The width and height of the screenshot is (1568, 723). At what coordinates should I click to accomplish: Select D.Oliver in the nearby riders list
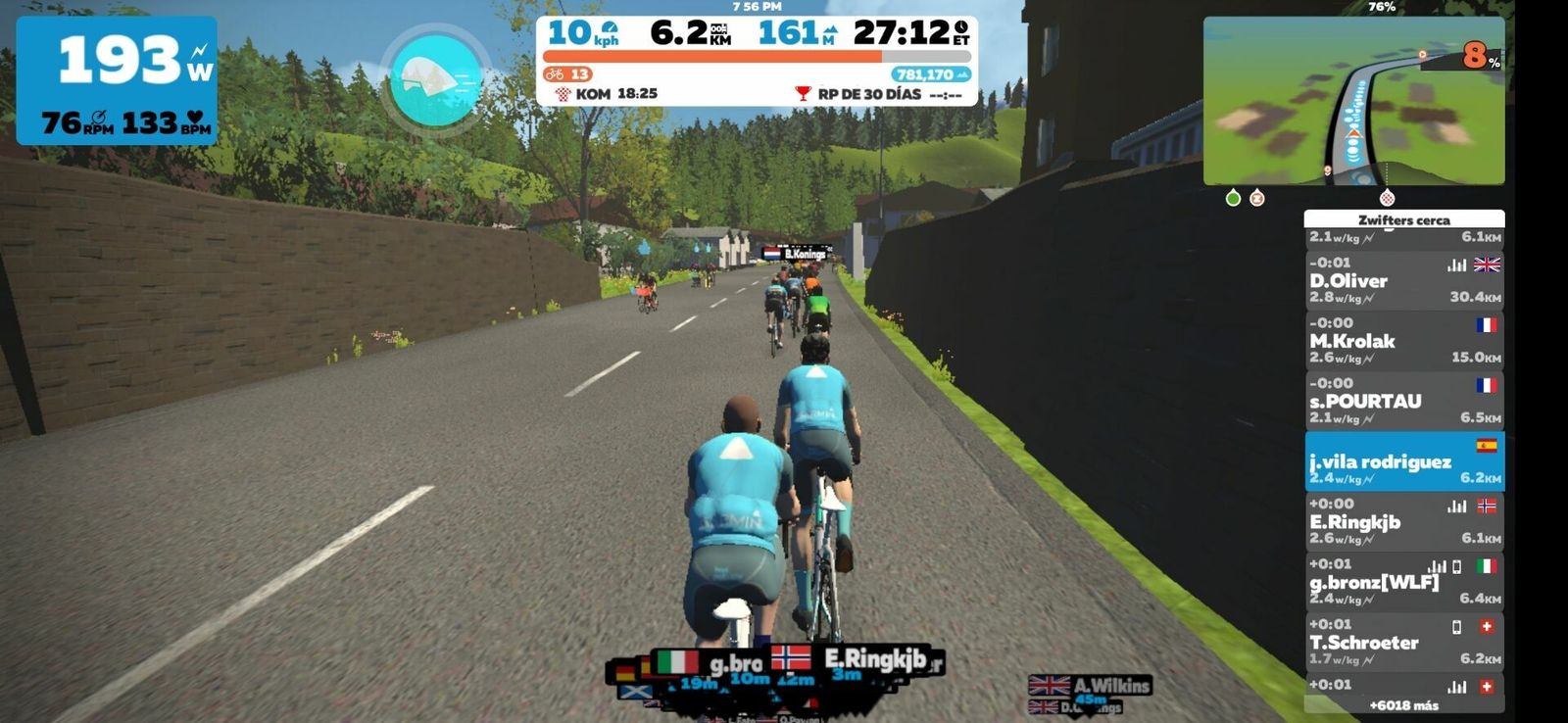(1403, 280)
